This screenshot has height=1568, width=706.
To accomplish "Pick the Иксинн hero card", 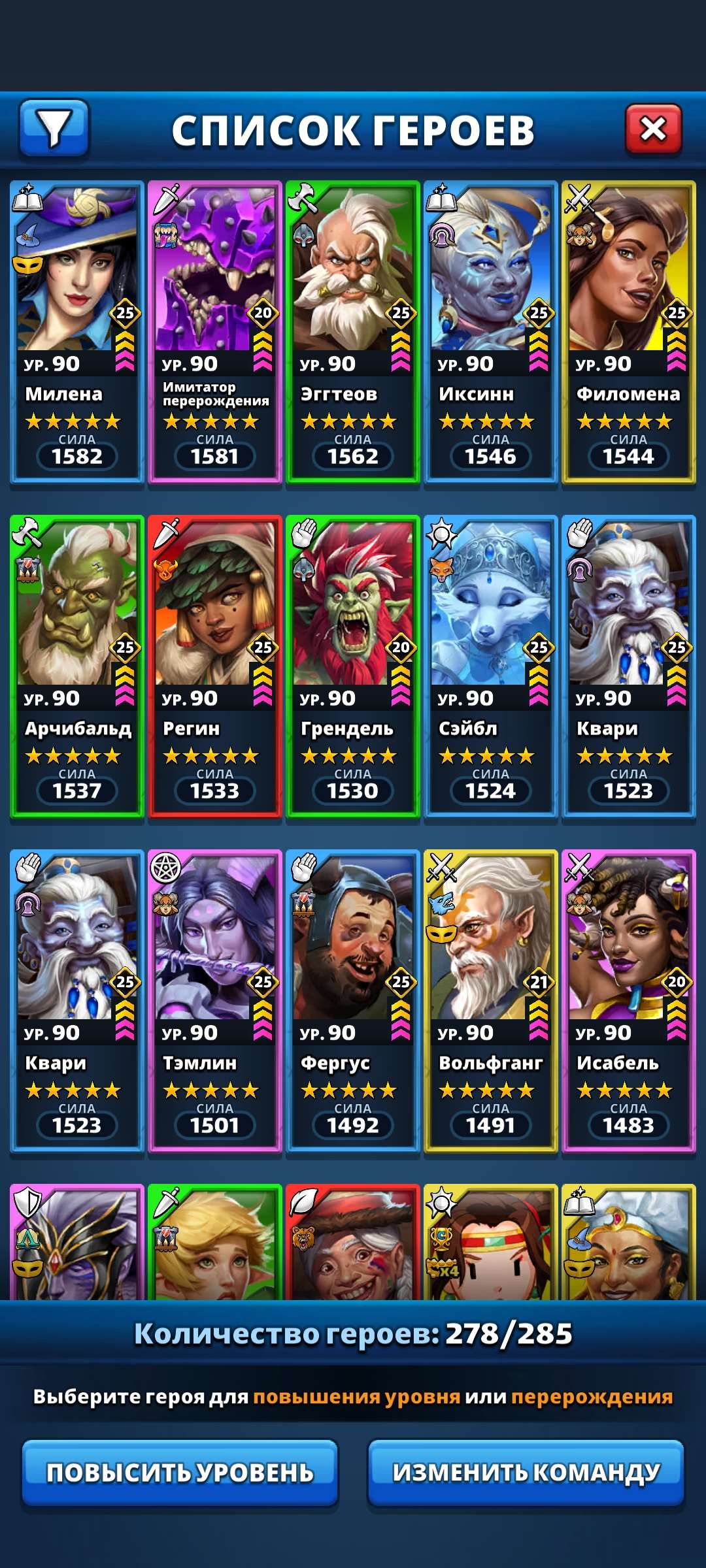I will [491, 332].
